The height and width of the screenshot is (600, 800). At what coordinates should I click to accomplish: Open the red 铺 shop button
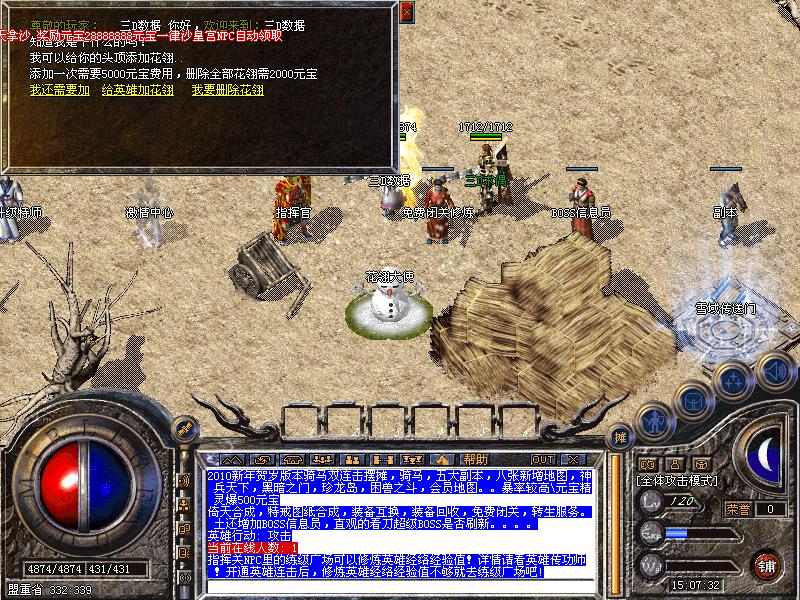pyautogui.click(x=767, y=565)
